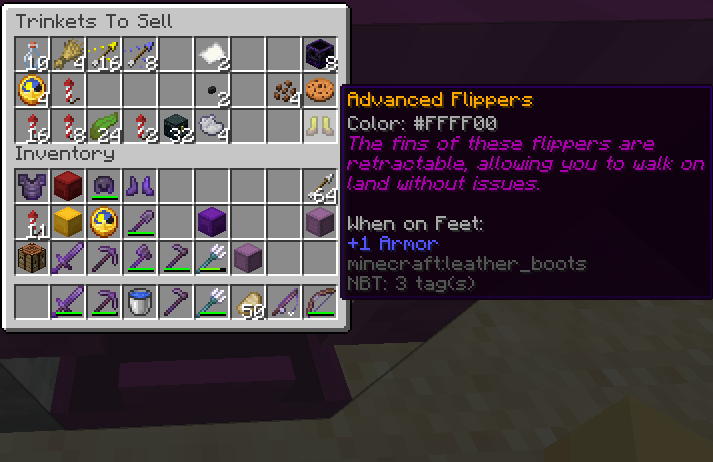Take the wheat bundle from the chest
Screen dimensions: 713x462
coord(68,55)
